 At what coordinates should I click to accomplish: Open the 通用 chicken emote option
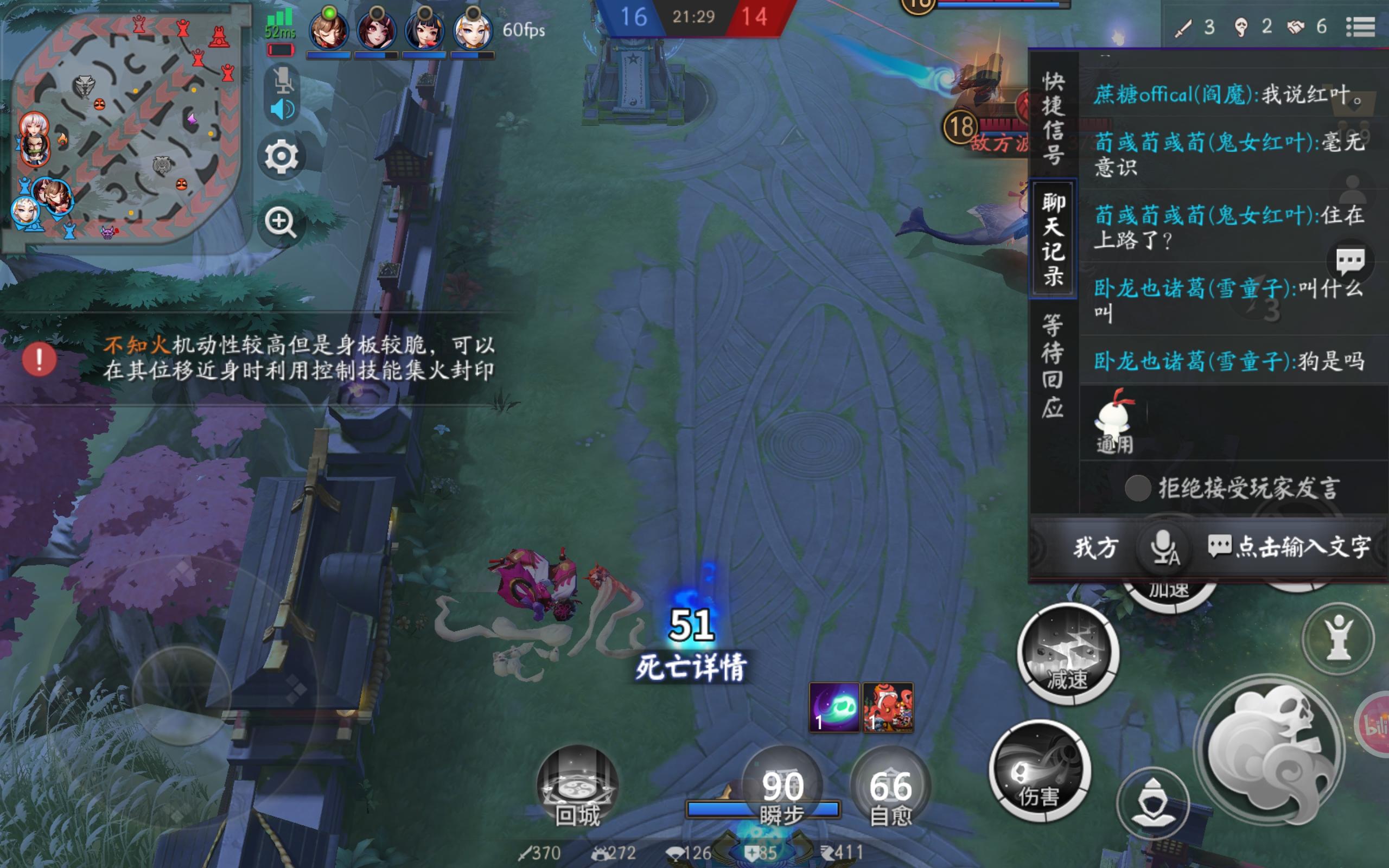pyautogui.click(x=1114, y=424)
